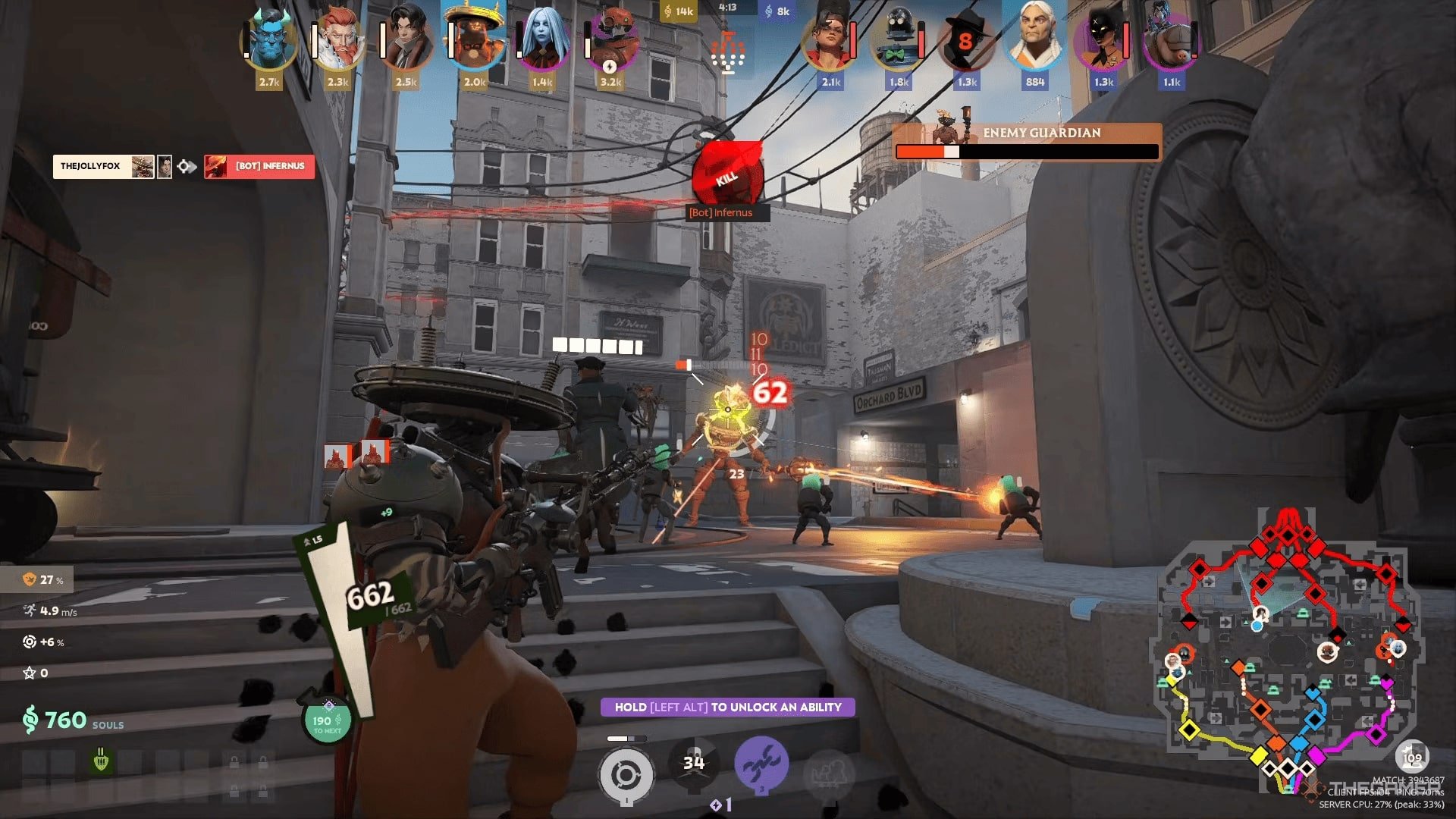Click the enemy robot with green bowtie portrait

(x=899, y=42)
